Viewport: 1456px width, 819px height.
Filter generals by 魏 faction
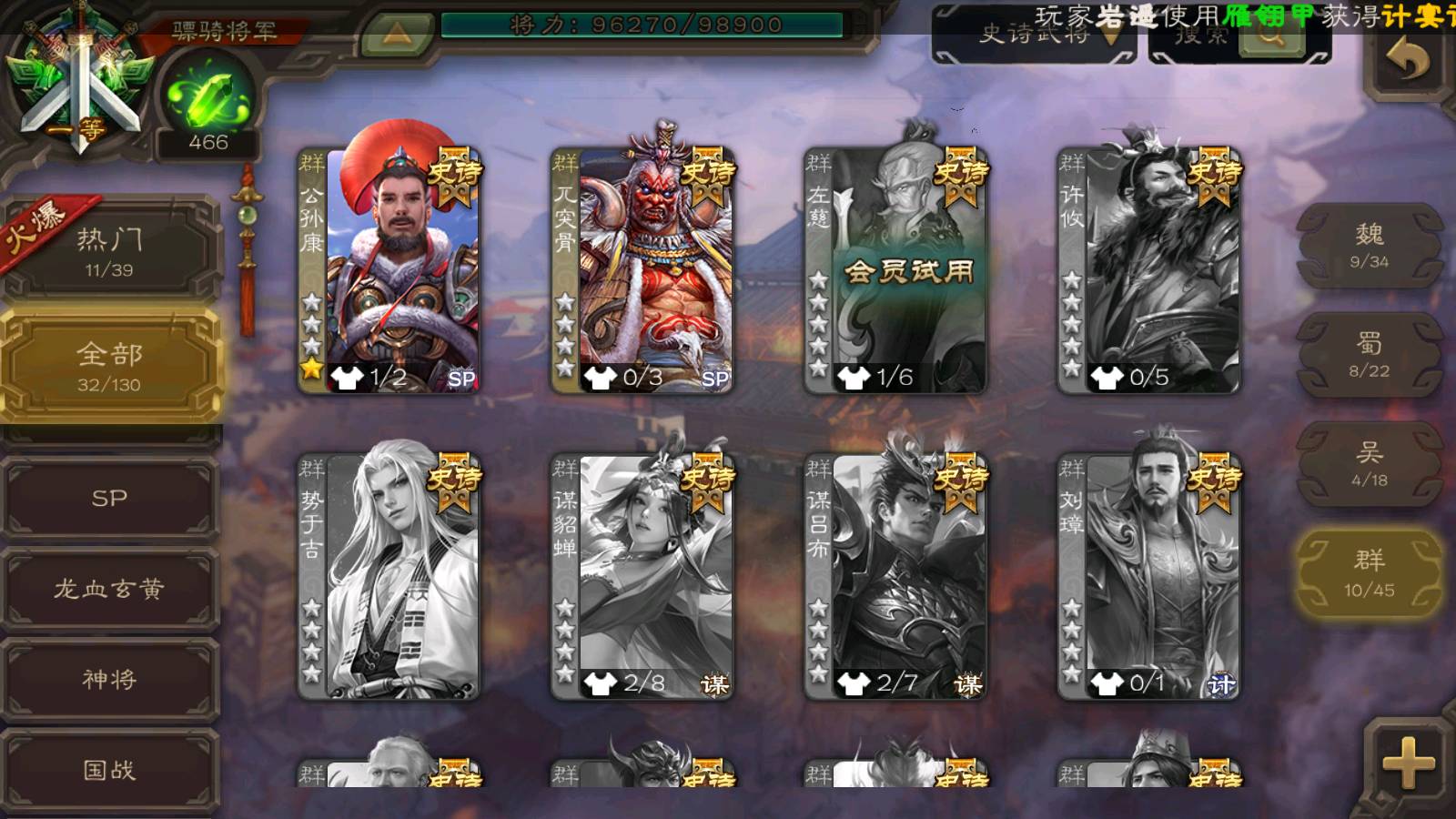tap(1369, 246)
